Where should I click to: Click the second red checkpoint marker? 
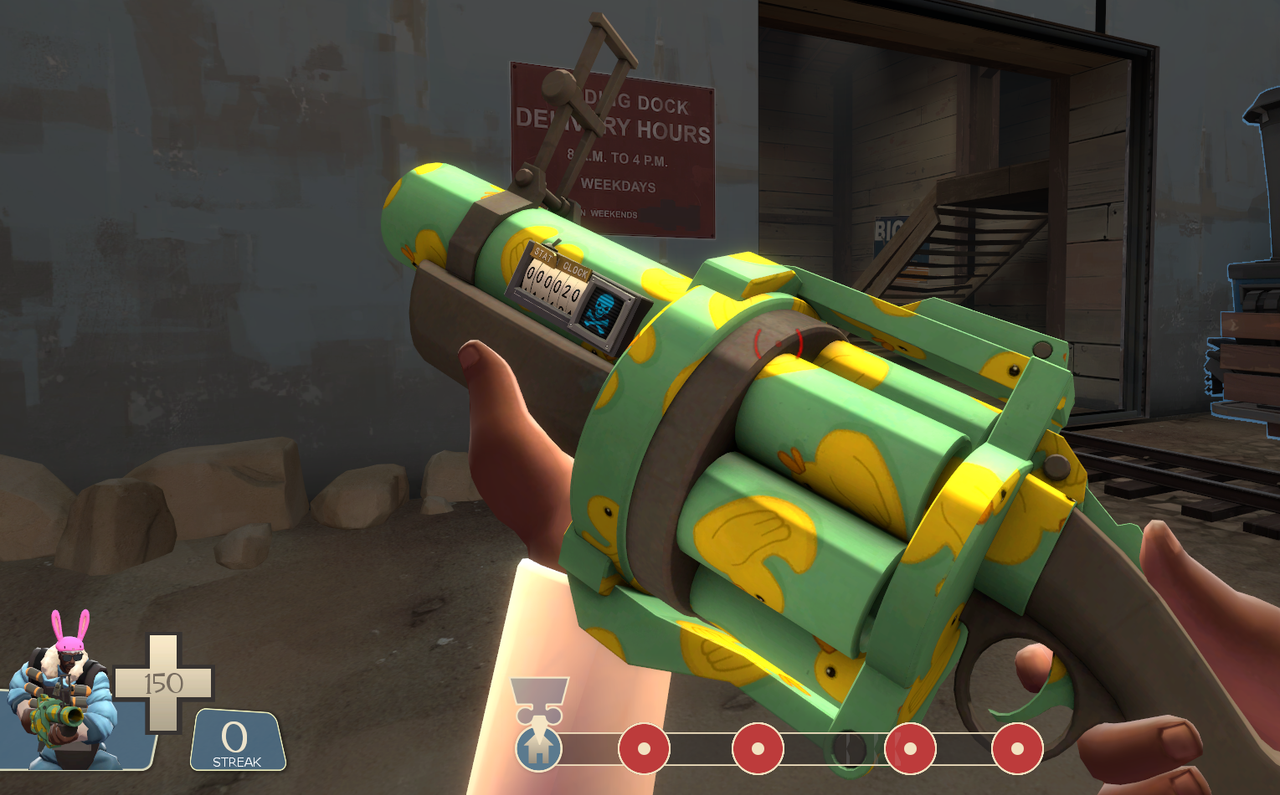(x=758, y=746)
